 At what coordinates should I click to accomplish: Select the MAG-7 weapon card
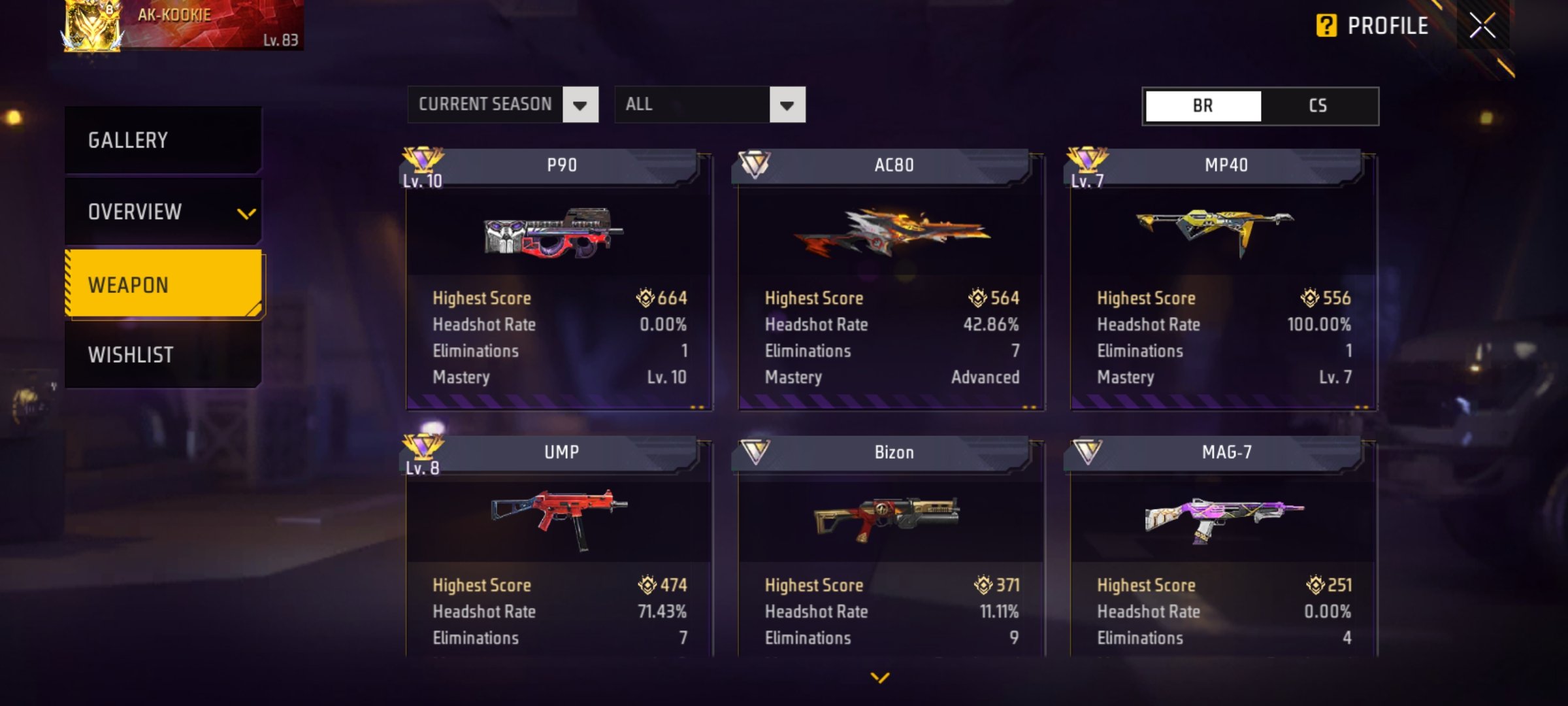tap(1224, 549)
